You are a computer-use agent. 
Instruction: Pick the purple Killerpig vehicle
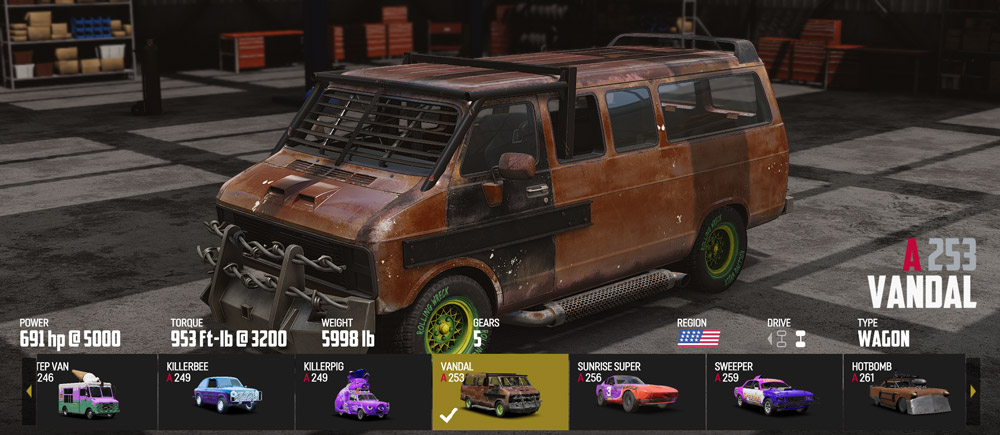[x=363, y=392]
